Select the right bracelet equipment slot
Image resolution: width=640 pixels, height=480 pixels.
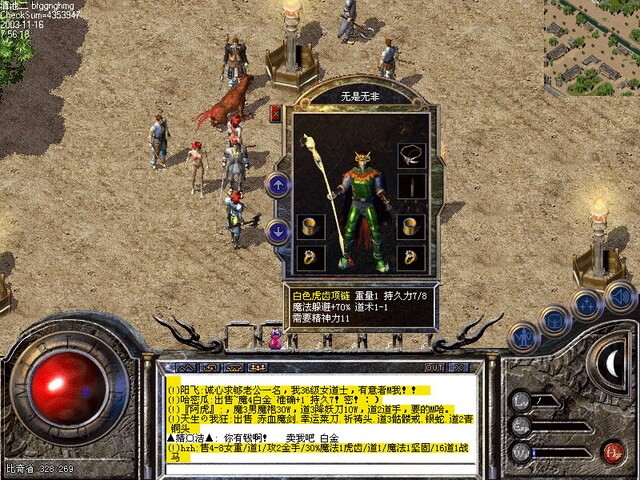[x=410, y=226]
